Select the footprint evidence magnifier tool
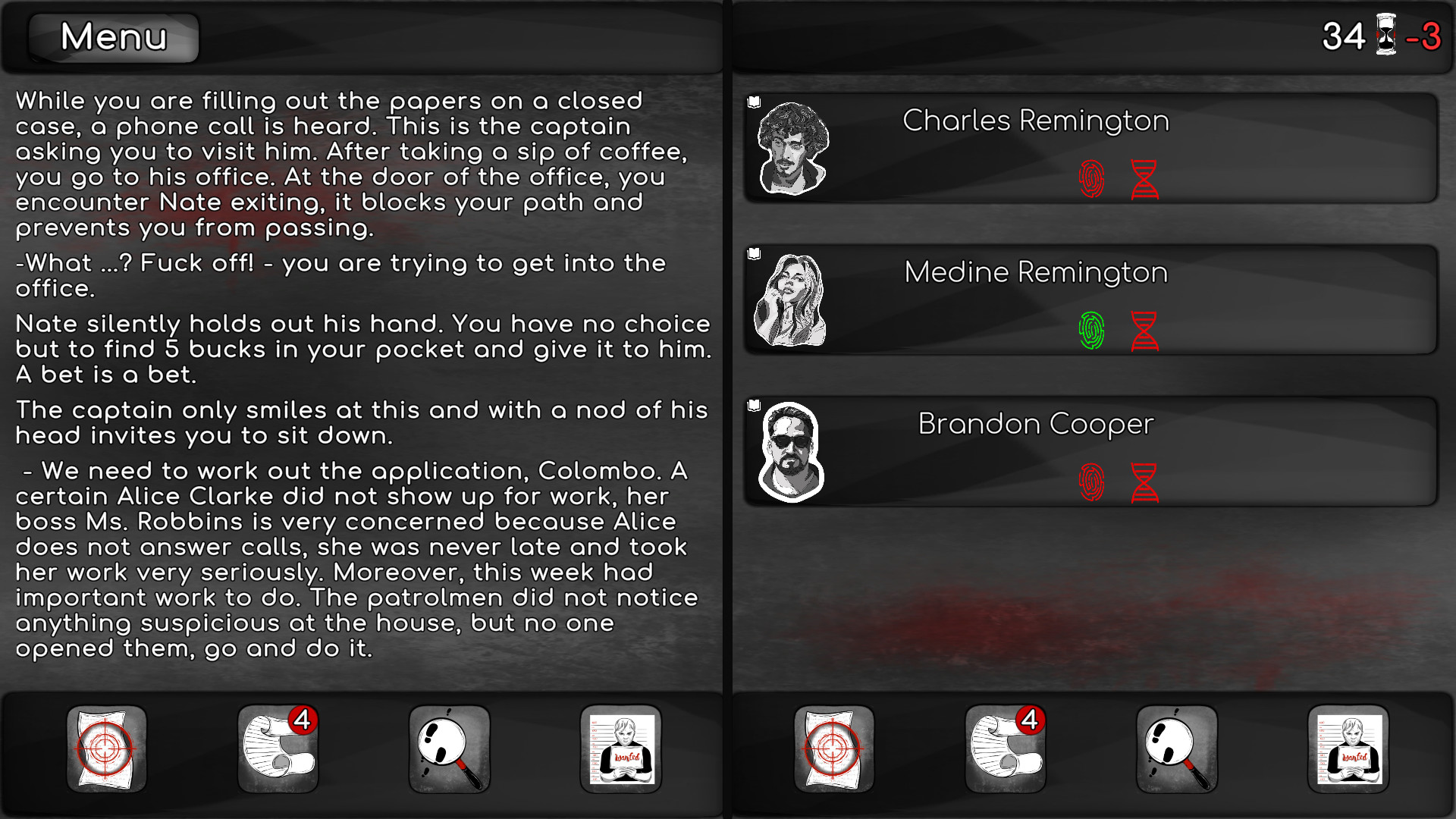1456x819 pixels. click(449, 751)
